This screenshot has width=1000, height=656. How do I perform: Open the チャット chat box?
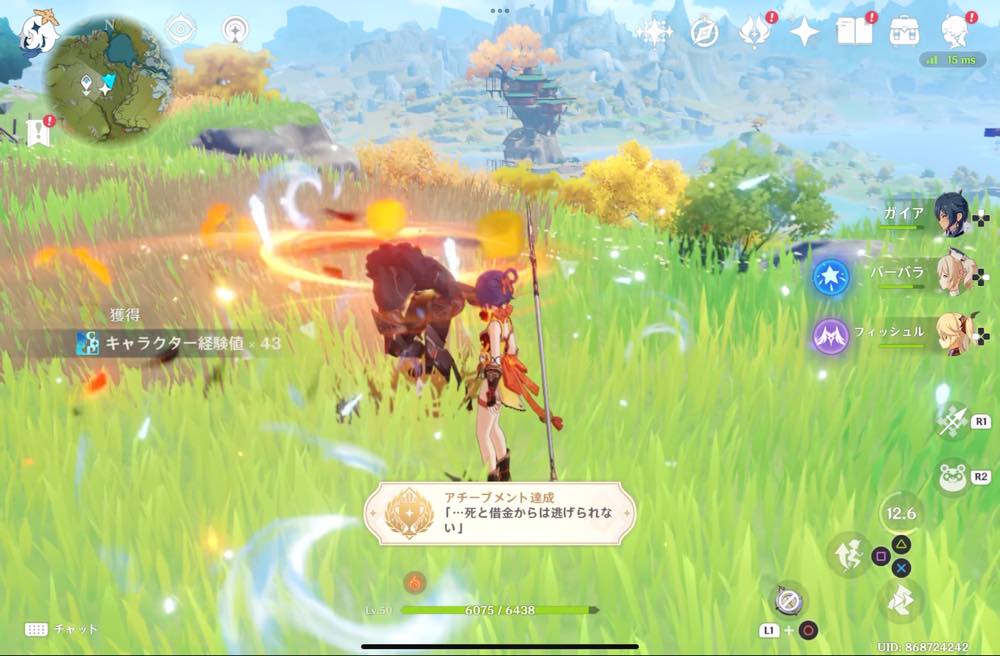click(x=62, y=629)
